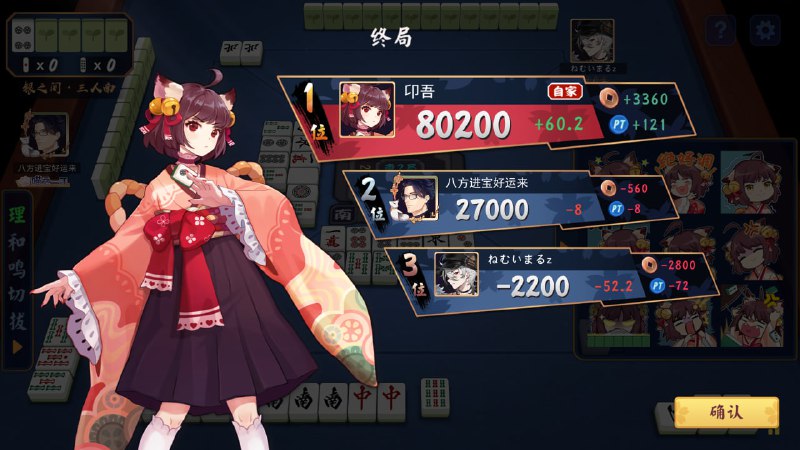Toggle the 理 auto-sort option
800x450 pixels.
click(17, 216)
